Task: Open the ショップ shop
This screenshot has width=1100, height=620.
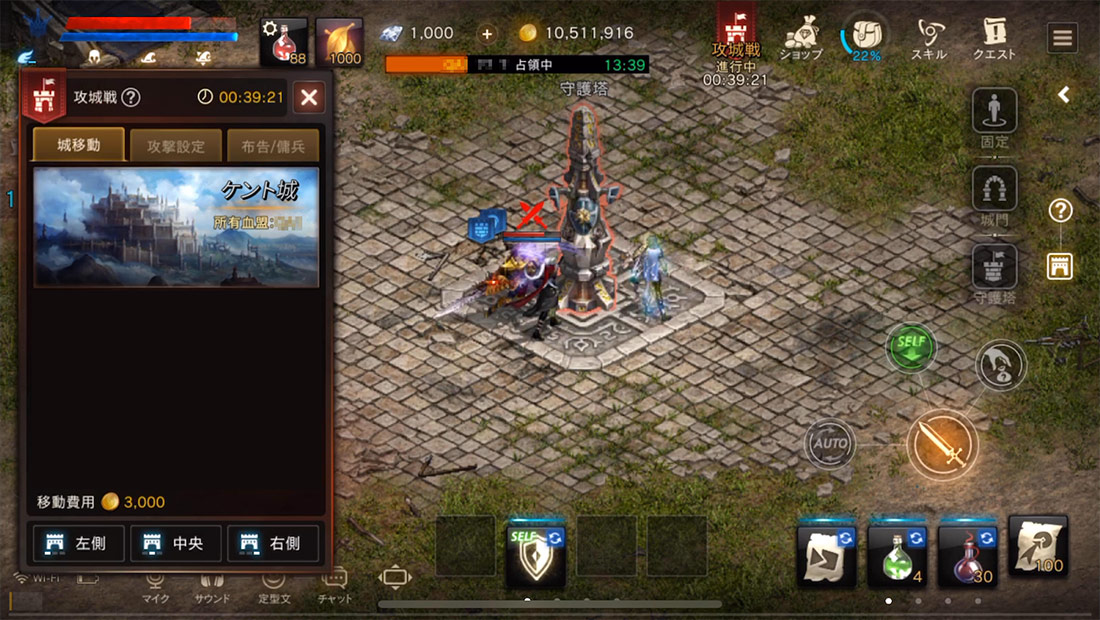Action: click(x=800, y=40)
